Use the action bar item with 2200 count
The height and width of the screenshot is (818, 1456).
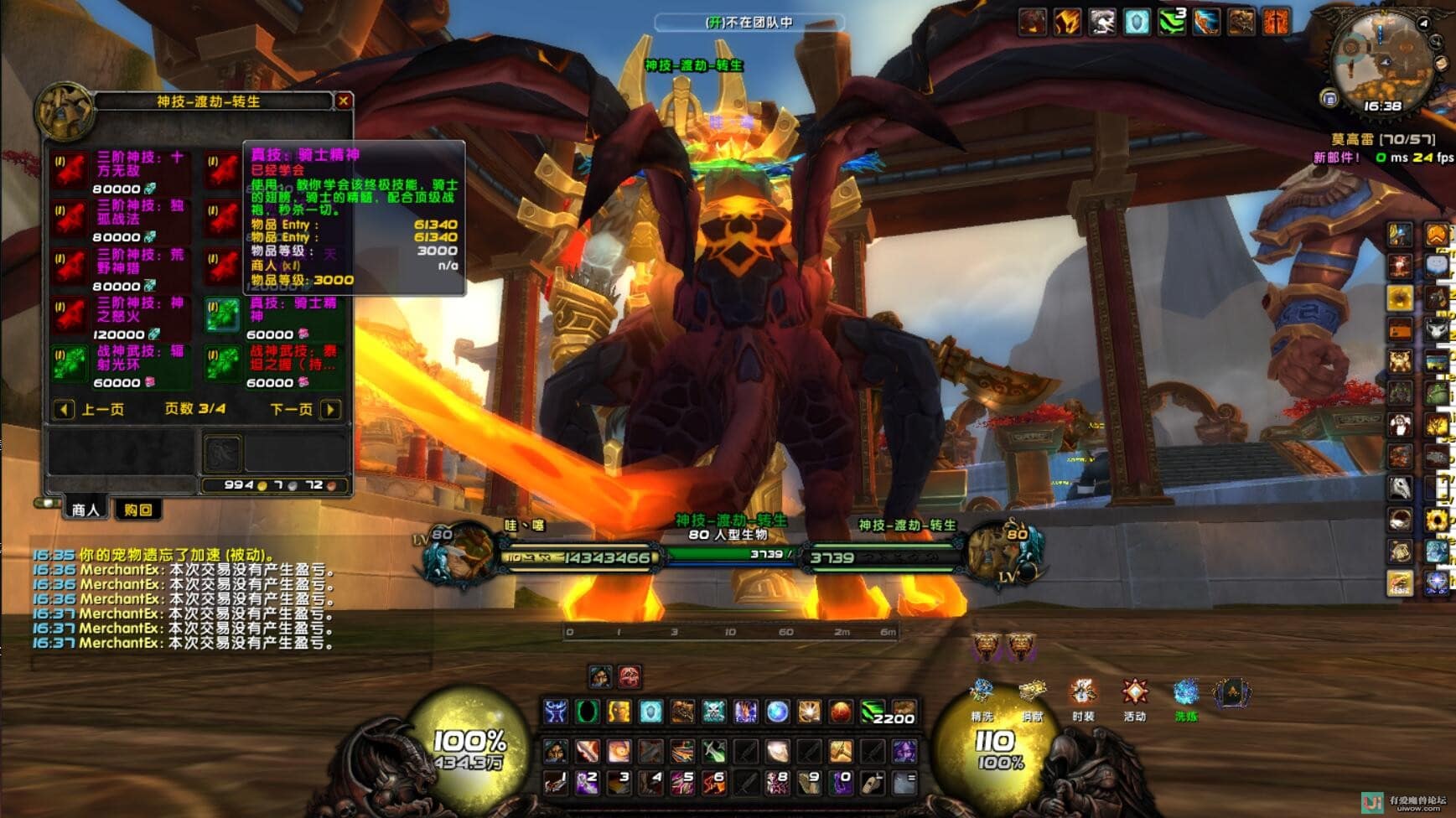coord(873,712)
